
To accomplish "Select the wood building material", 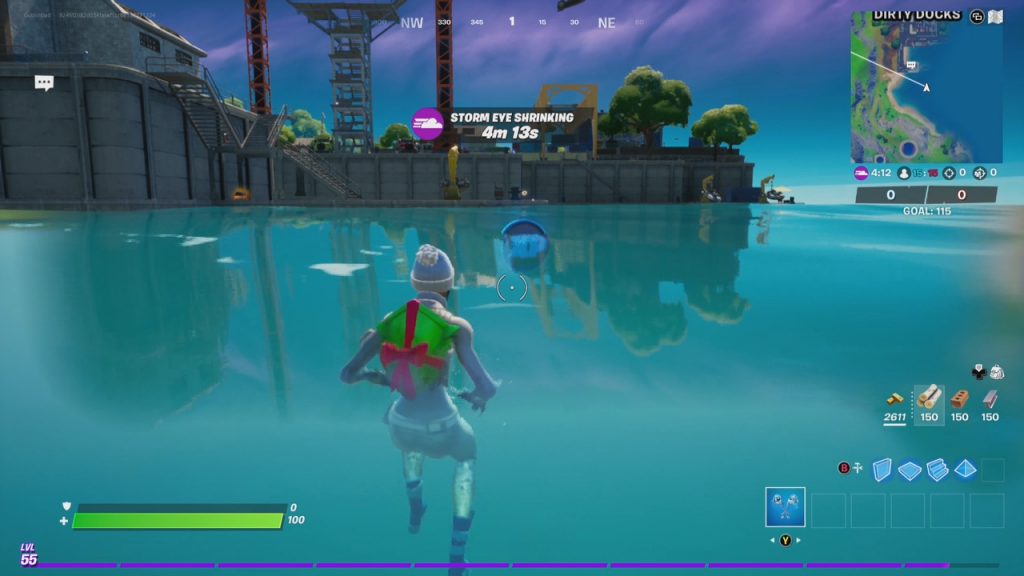I will (929, 398).
